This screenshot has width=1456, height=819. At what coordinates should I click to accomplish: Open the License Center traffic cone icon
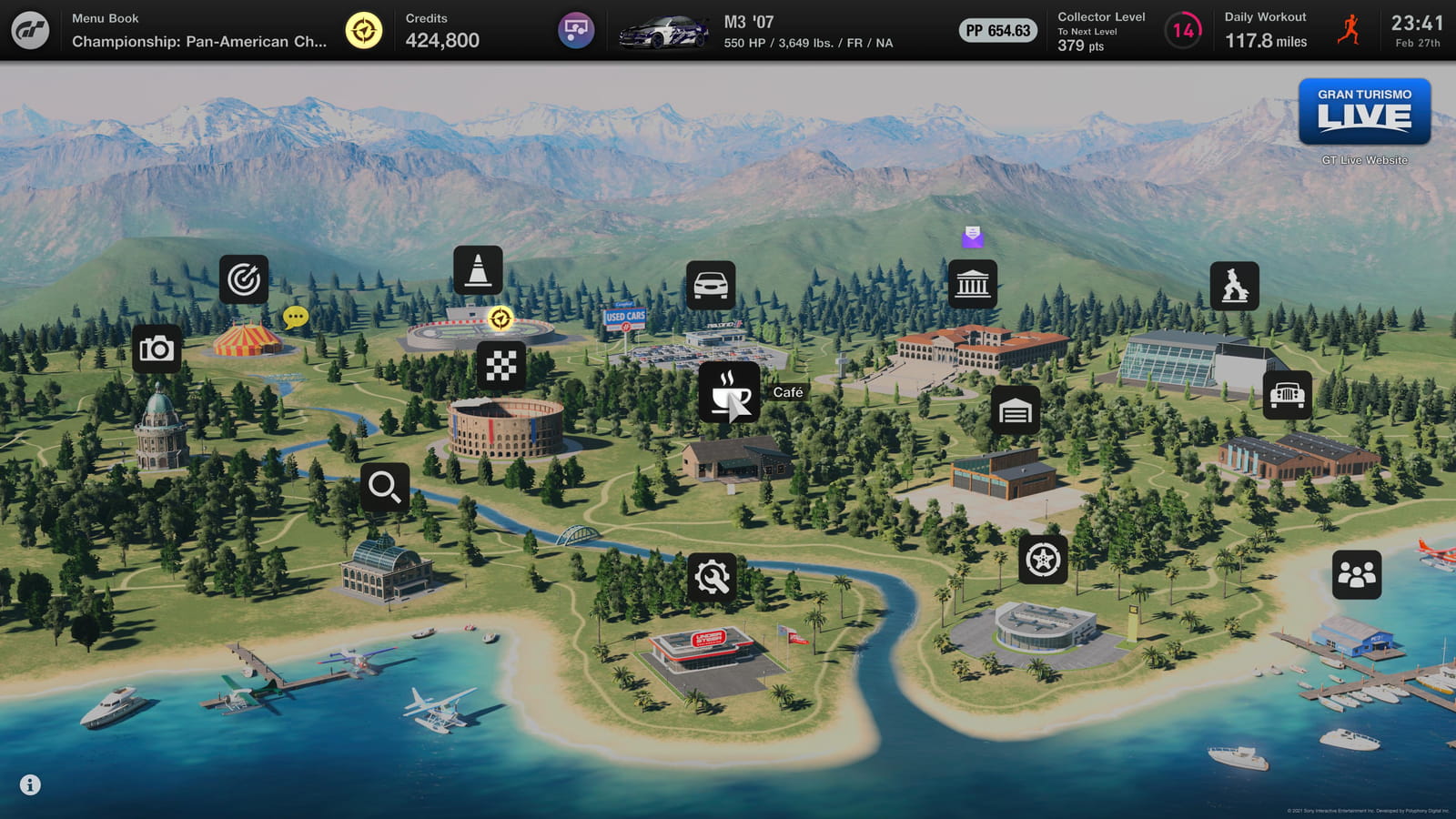pyautogui.click(x=478, y=270)
